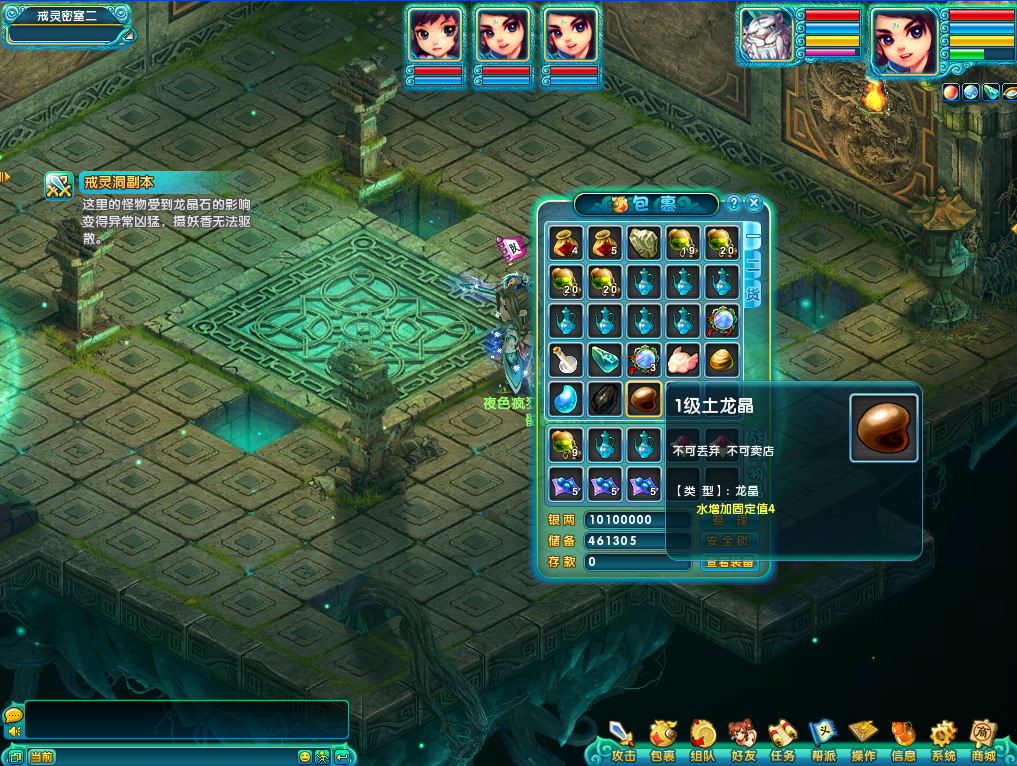Open the 系统 system settings gear

tap(943, 741)
